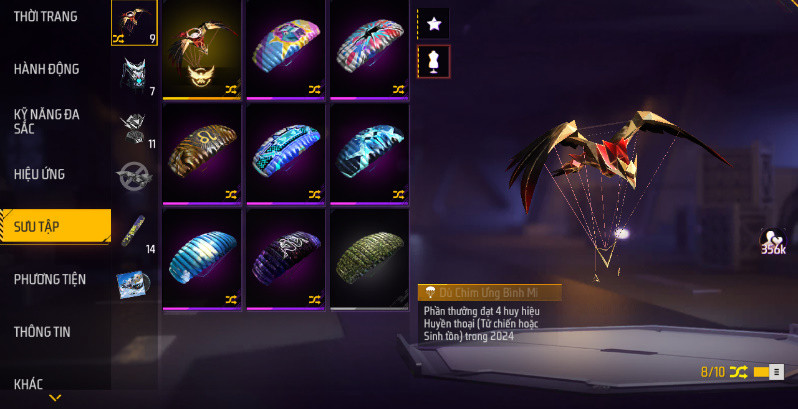The width and height of the screenshot is (798, 409).
Task: Switch to the parachute subcategory tab
Action: 133,22
